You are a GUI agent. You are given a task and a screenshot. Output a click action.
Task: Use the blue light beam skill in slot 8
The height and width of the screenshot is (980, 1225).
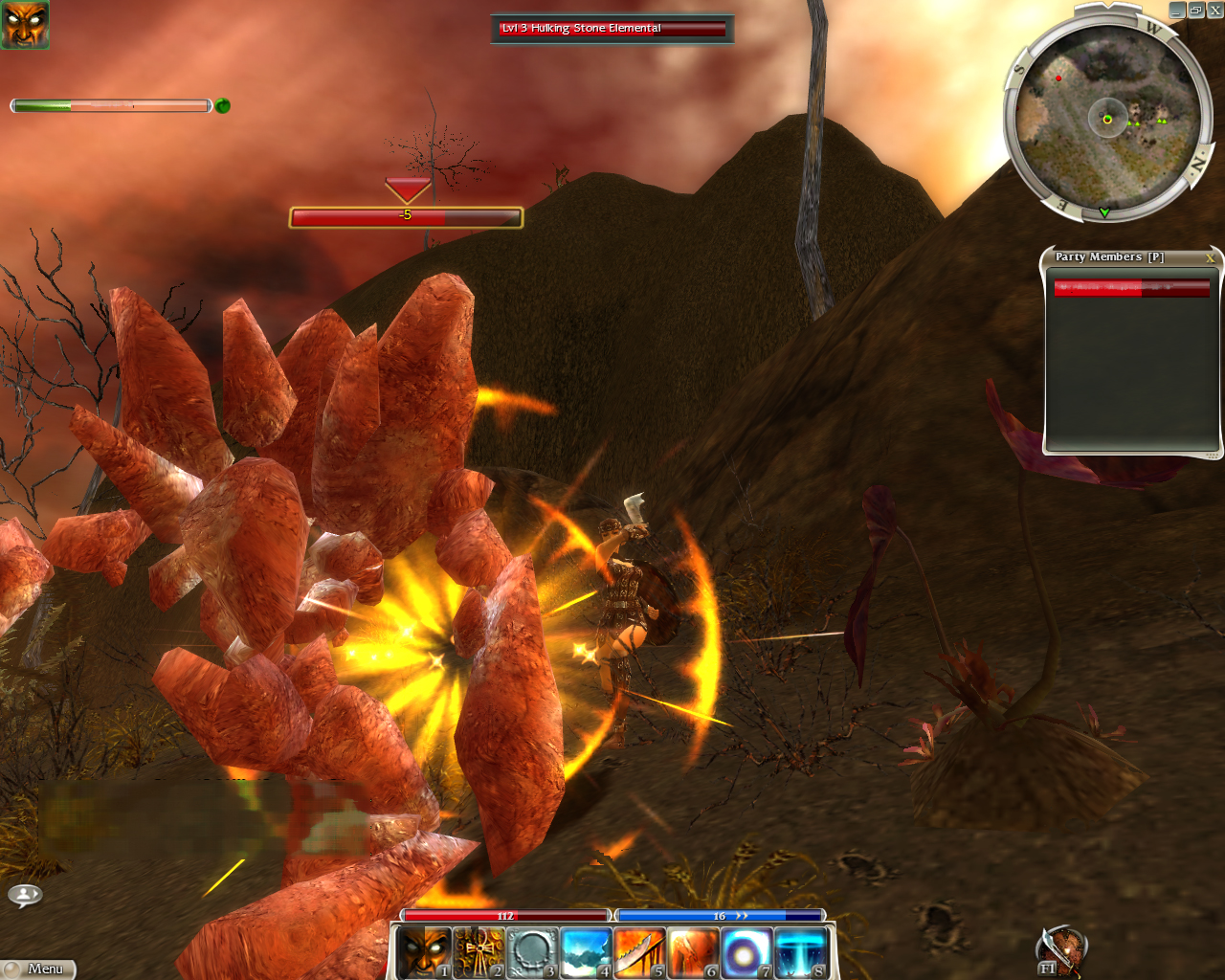[799, 952]
